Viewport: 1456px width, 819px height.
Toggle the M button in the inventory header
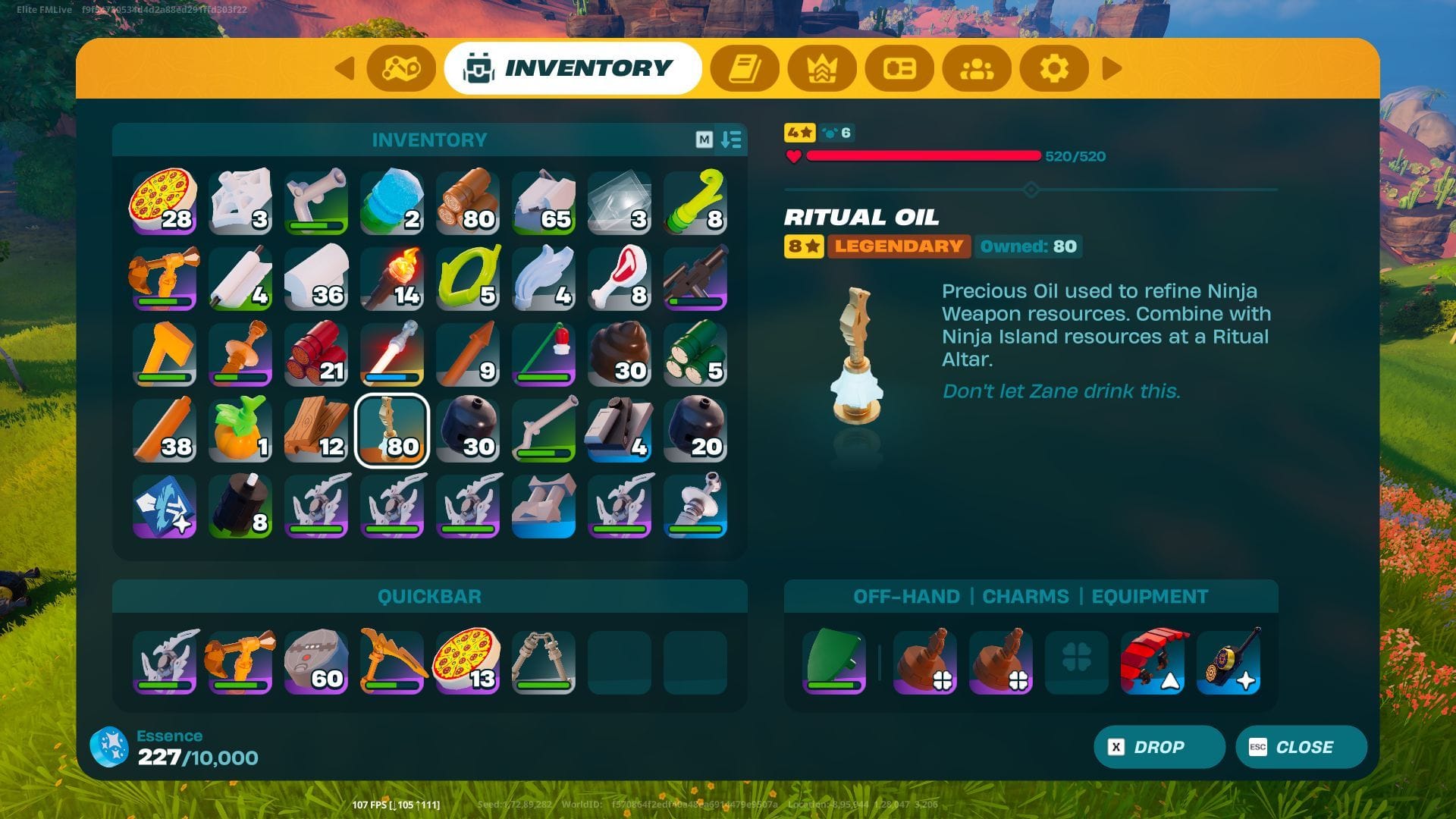705,140
